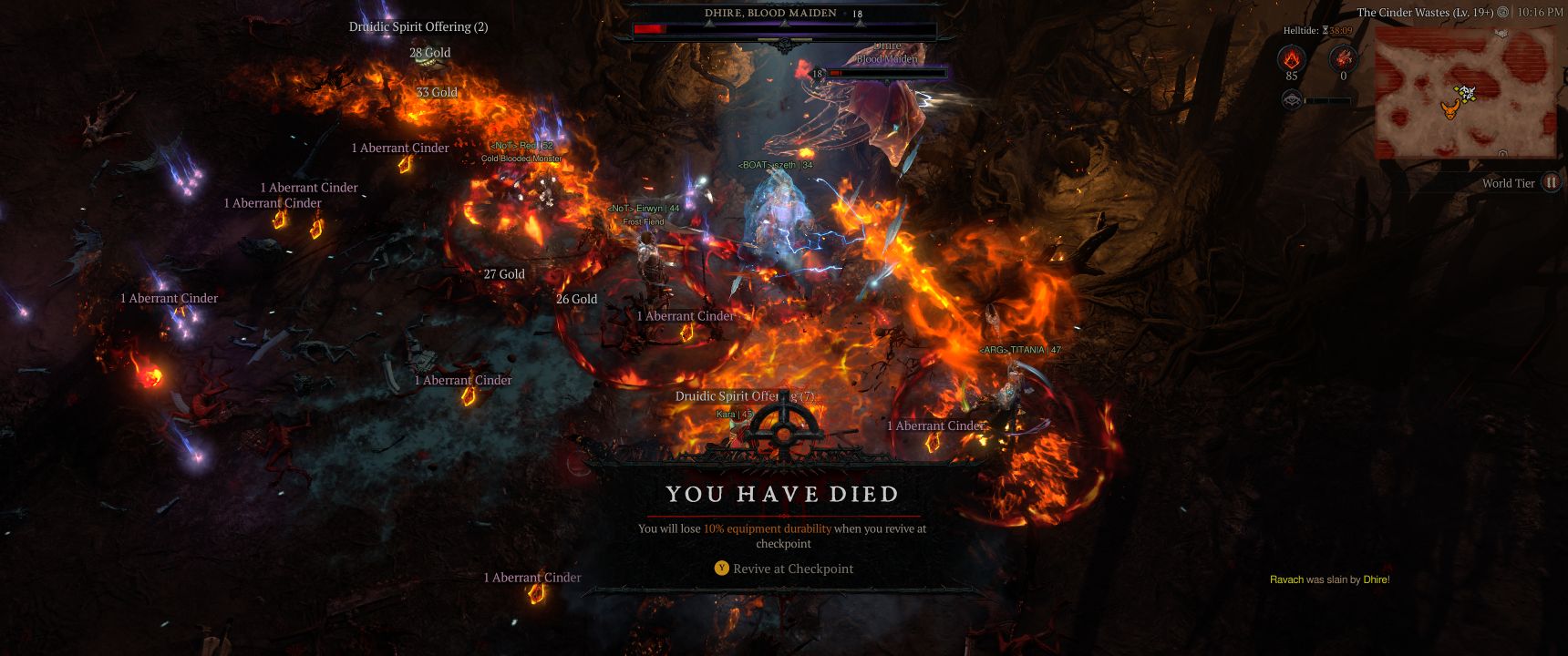Grab the 27 Gold loot label

pos(504,274)
